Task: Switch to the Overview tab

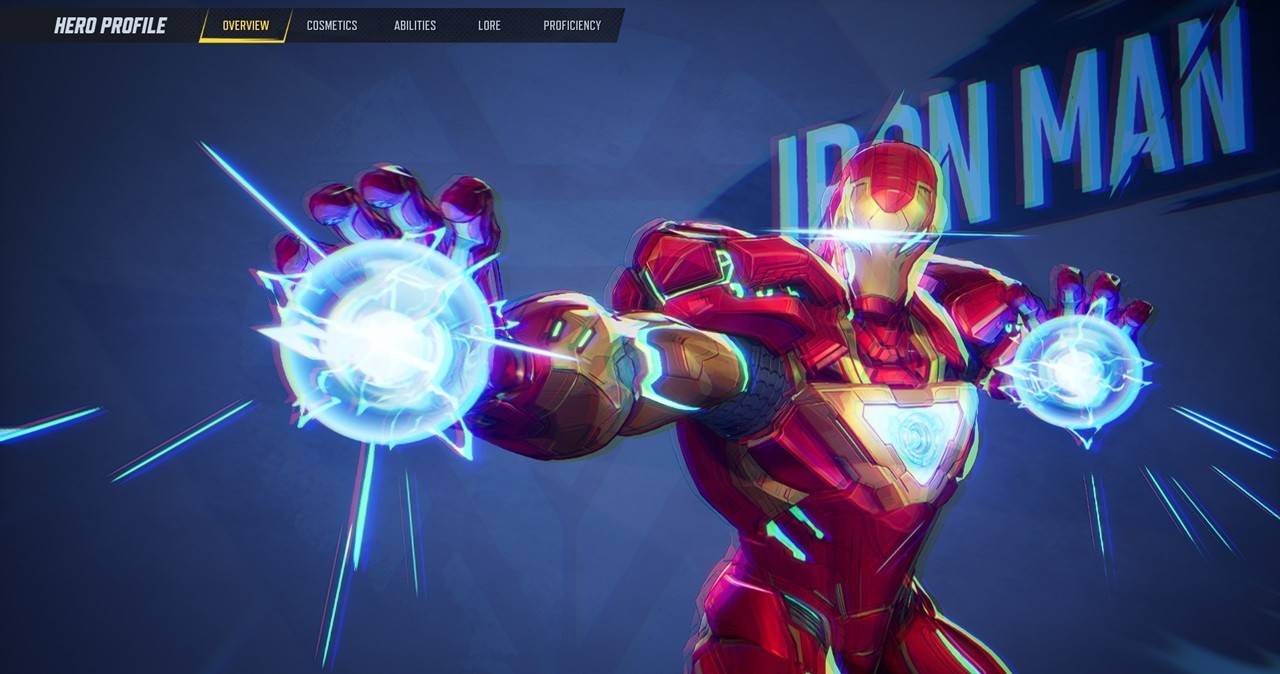Action: (245, 26)
